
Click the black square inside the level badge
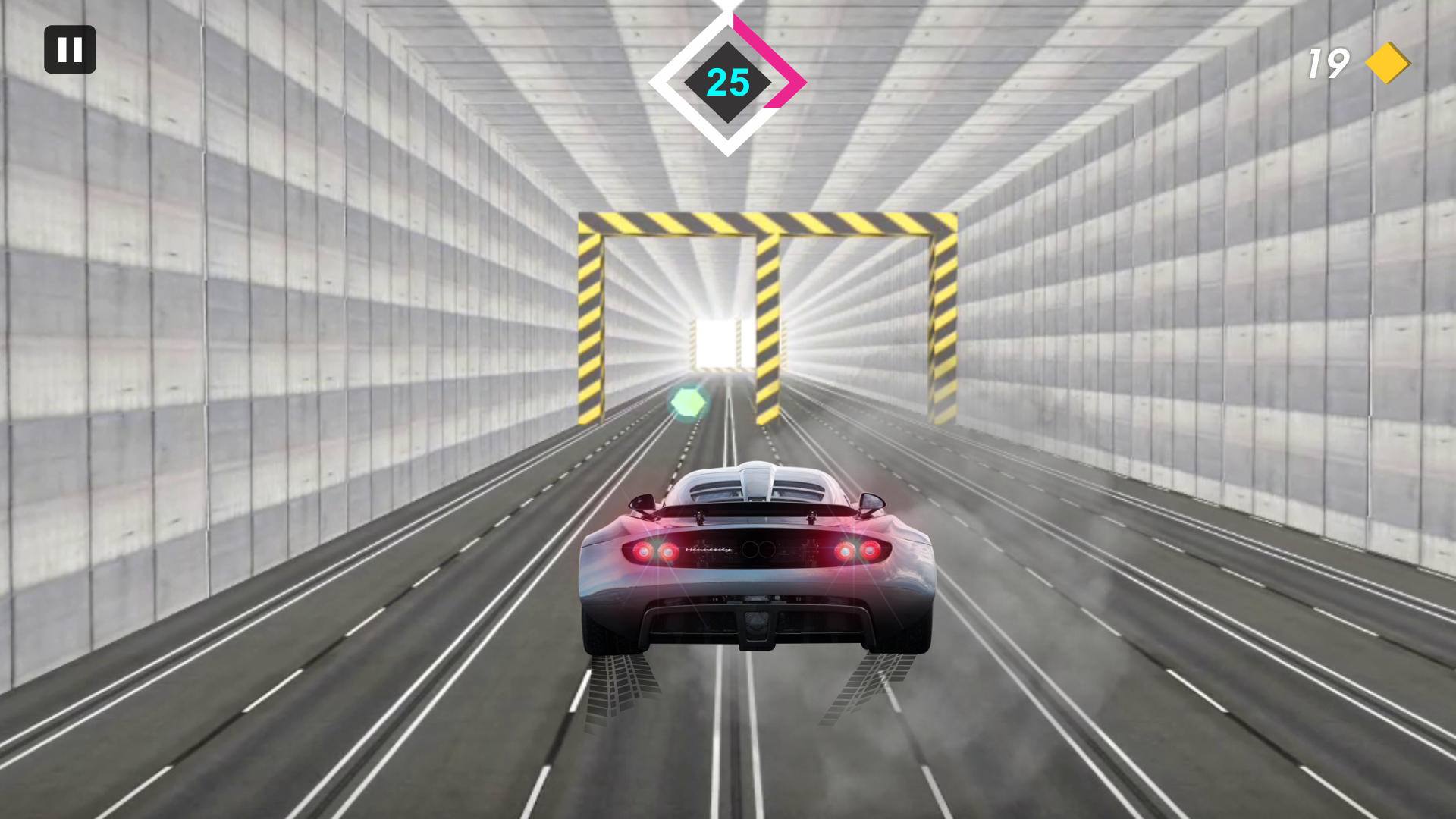[728, 83]
